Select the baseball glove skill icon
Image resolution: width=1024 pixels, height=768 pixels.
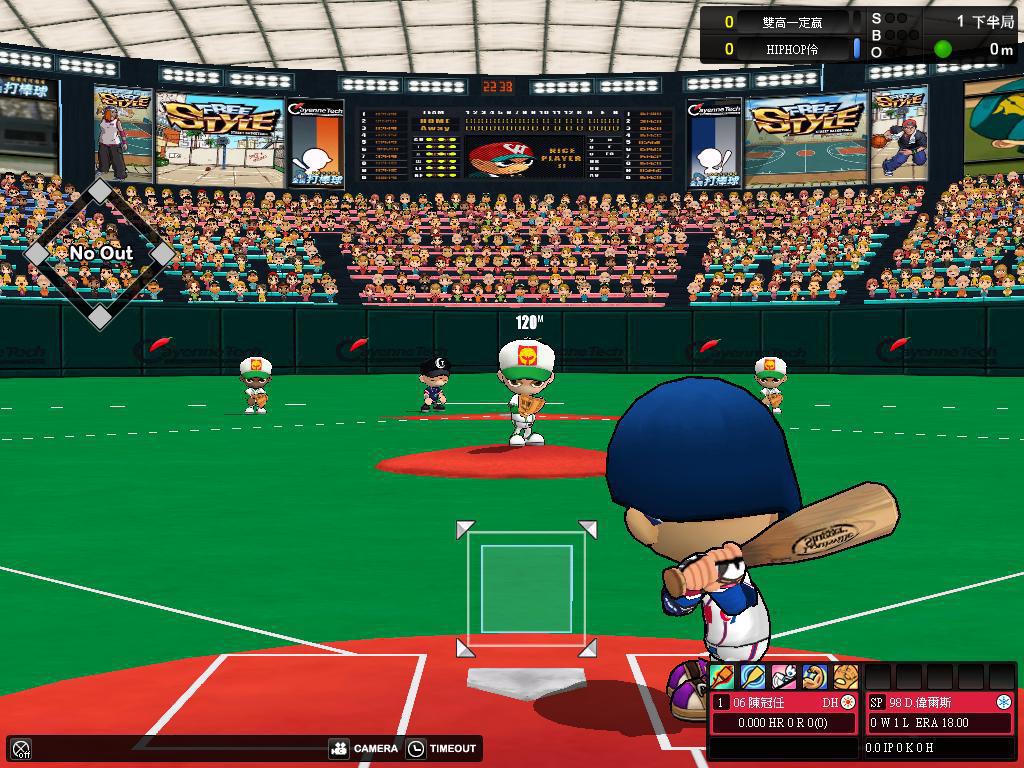(x=846, y=677)
